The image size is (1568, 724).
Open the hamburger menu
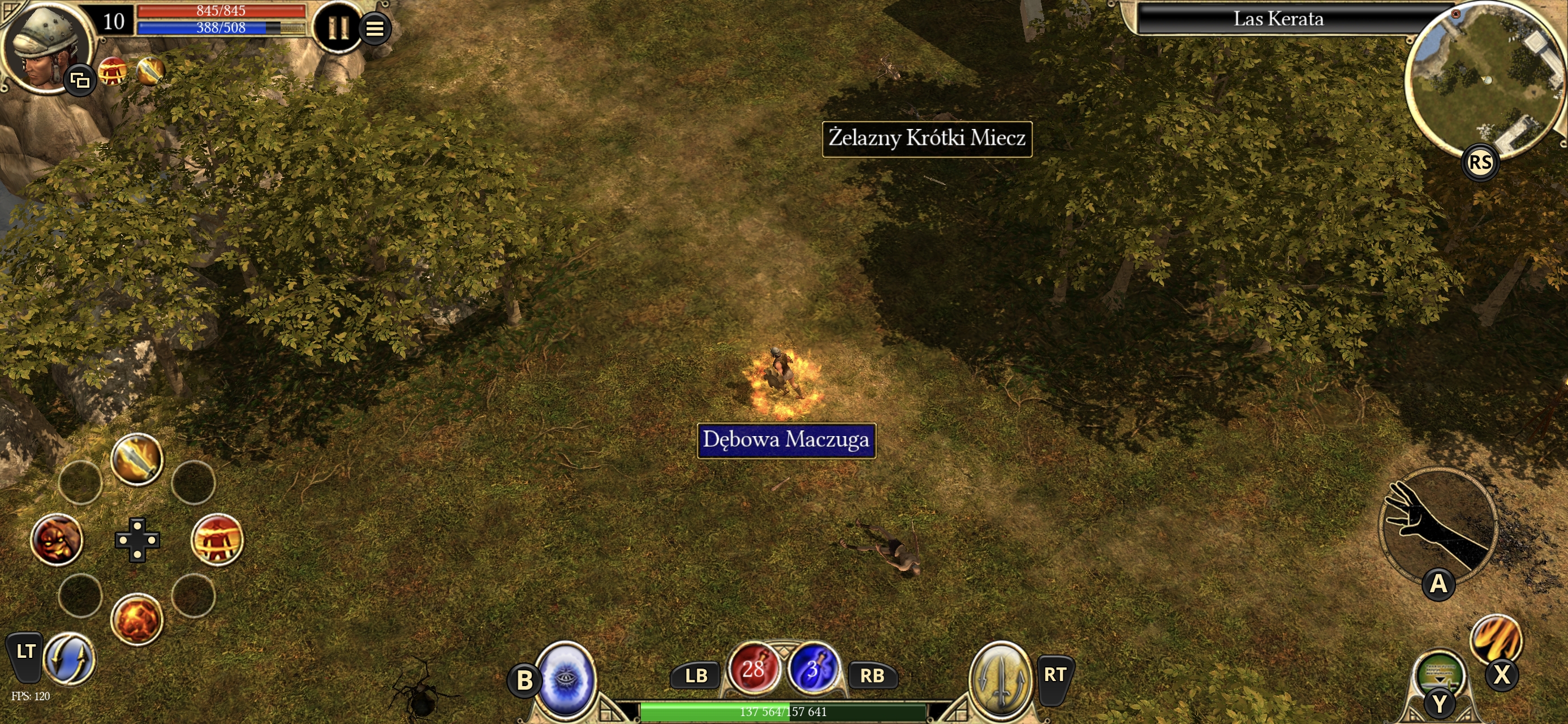pos(375,28)
